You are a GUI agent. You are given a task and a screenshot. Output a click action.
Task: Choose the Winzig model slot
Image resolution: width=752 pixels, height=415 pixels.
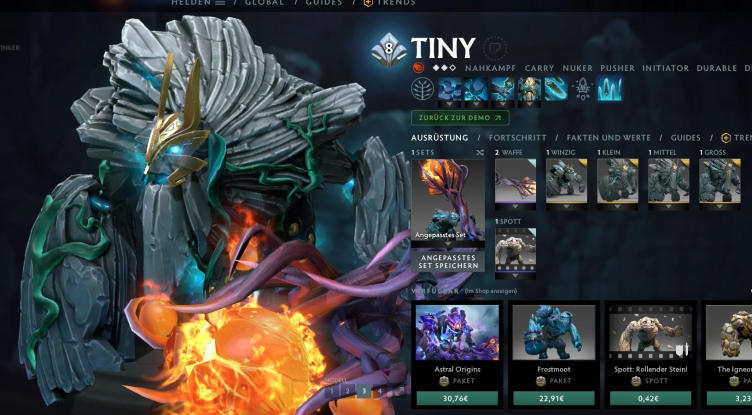(x=566, y=181)
